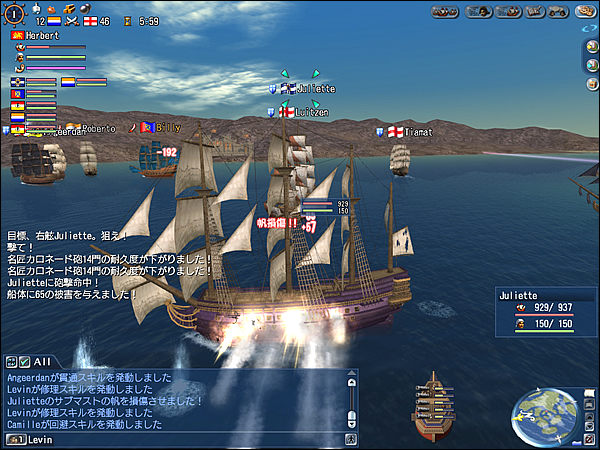Click the yellow arrow side panel button

[x=590, y=50]
